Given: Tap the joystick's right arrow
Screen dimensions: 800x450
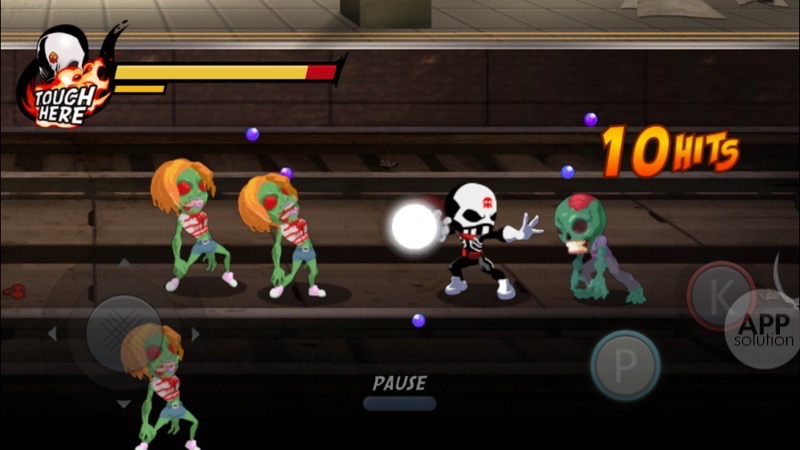Looking at the screenshot, I should point(195,333).
